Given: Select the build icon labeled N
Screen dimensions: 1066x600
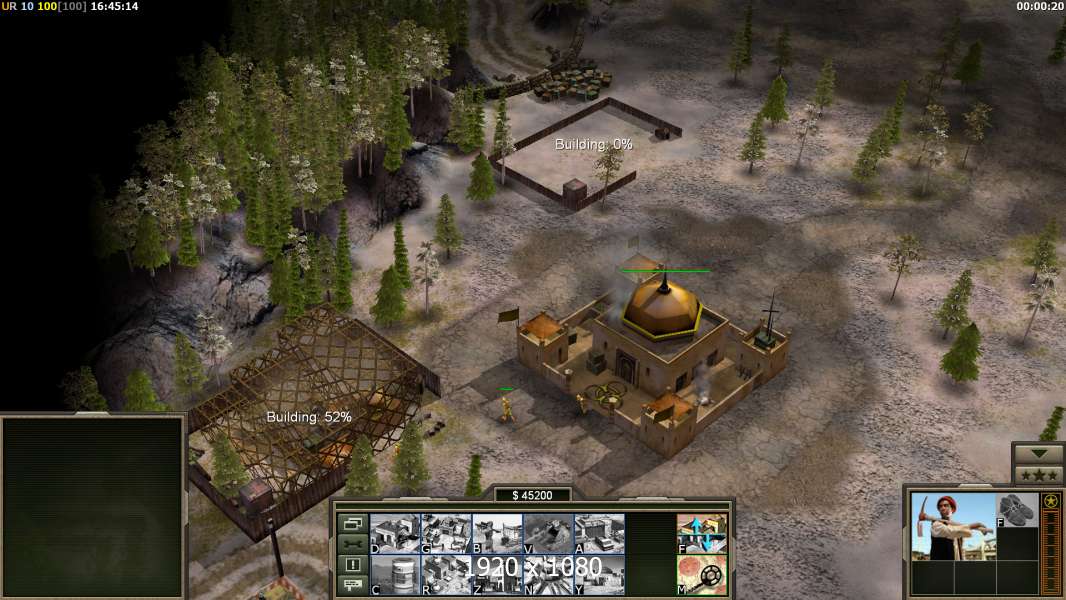Looking at the screenshot, I should [548, 574].
